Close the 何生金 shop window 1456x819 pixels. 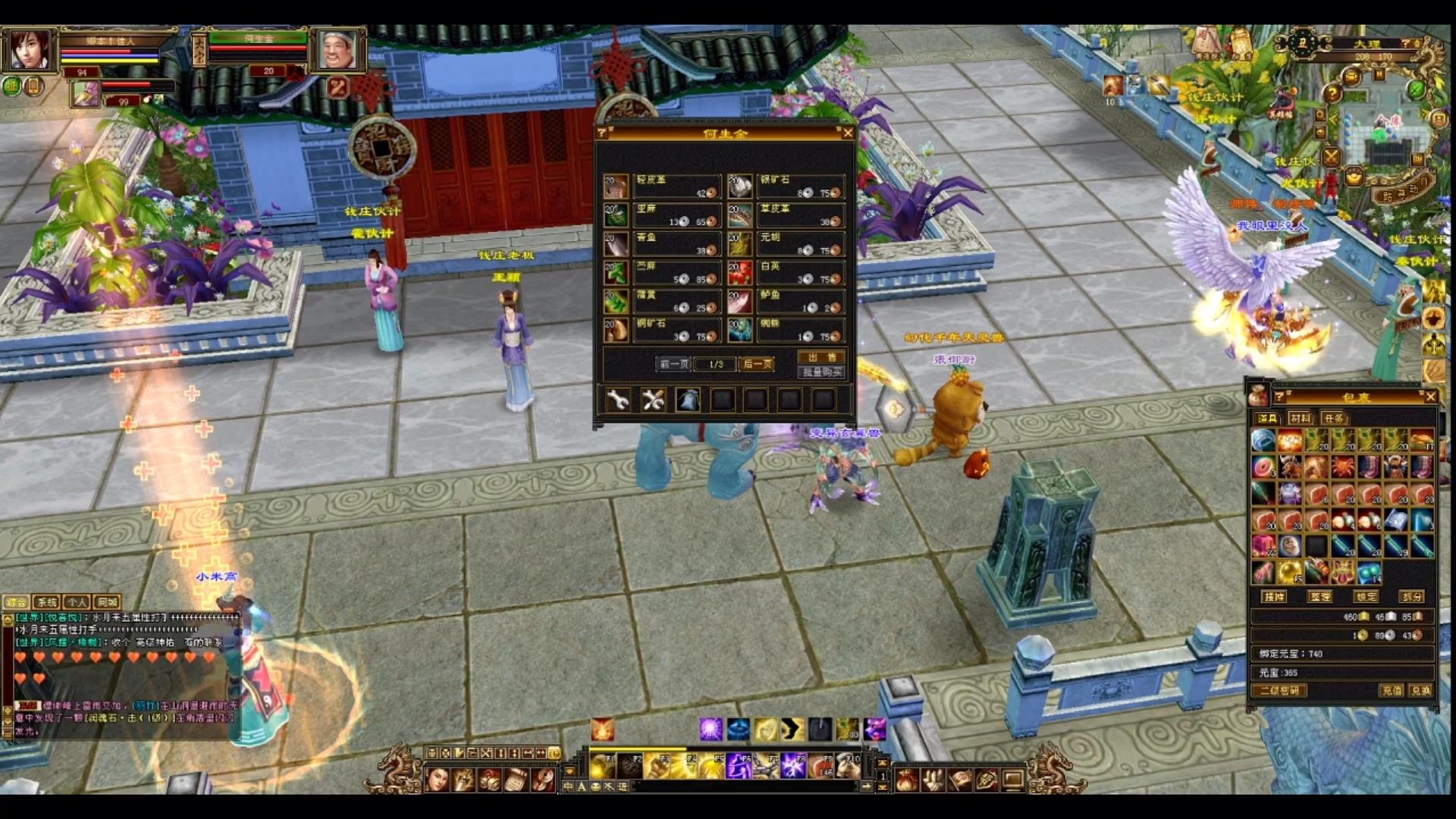pyautogui.click(x=848, y=133)
